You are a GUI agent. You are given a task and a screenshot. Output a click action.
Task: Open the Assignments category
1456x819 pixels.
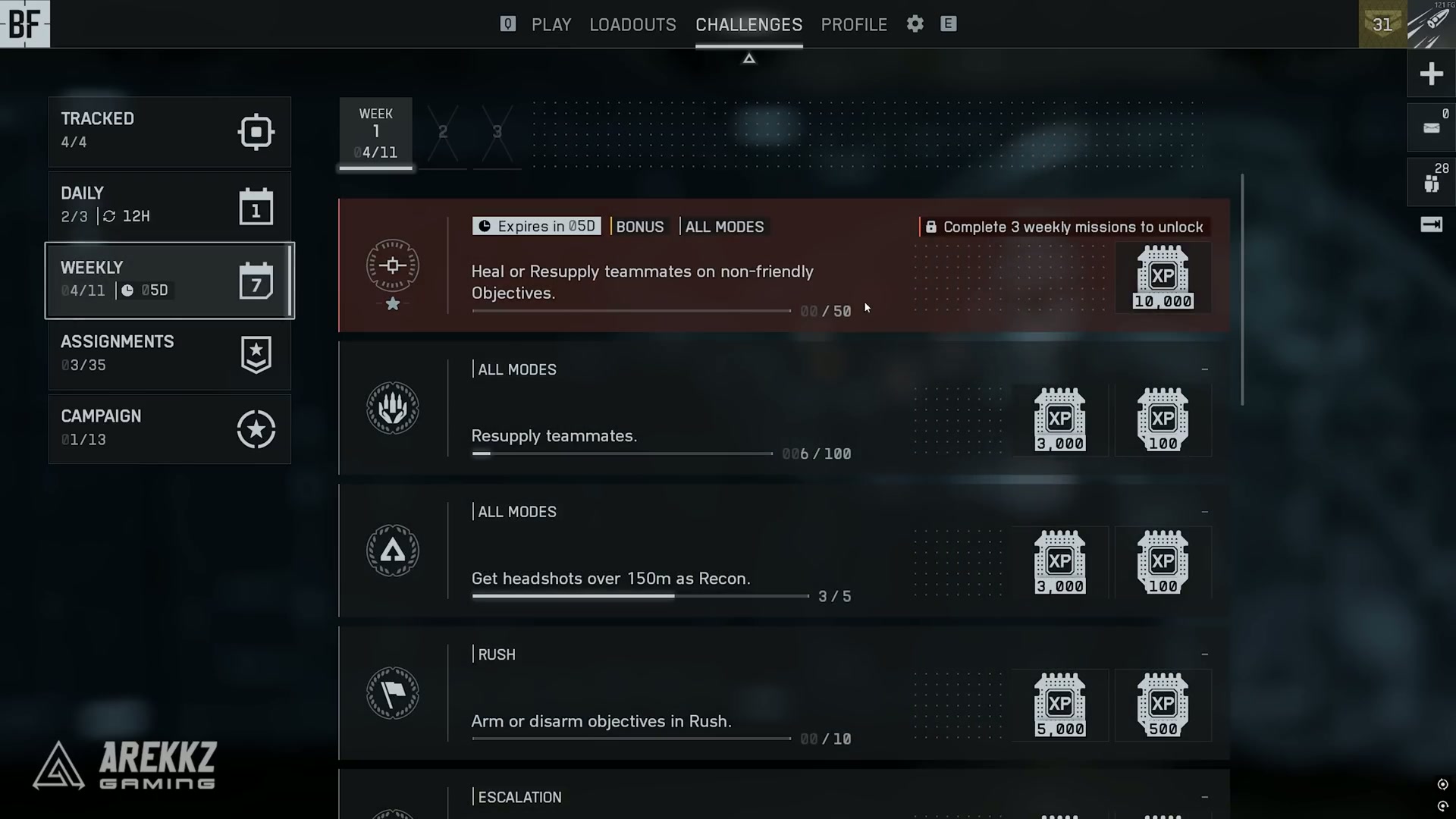169,353
